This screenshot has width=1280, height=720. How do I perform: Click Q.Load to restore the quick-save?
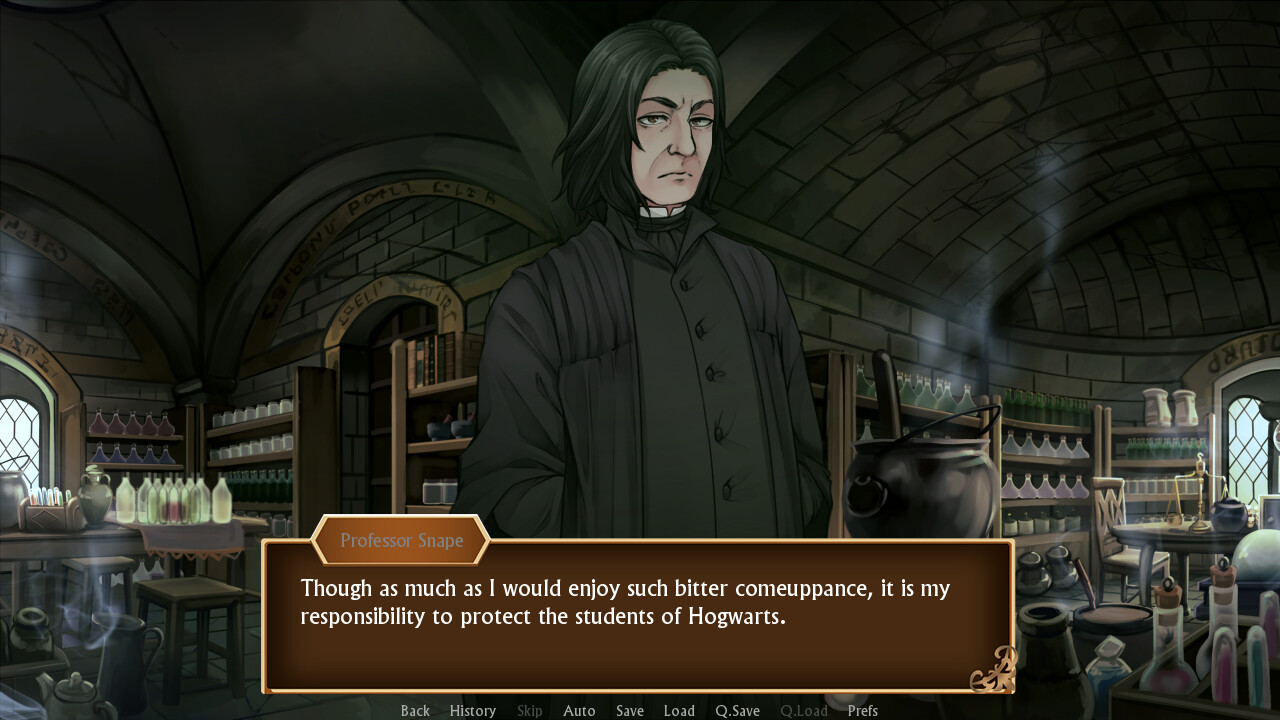803,710
